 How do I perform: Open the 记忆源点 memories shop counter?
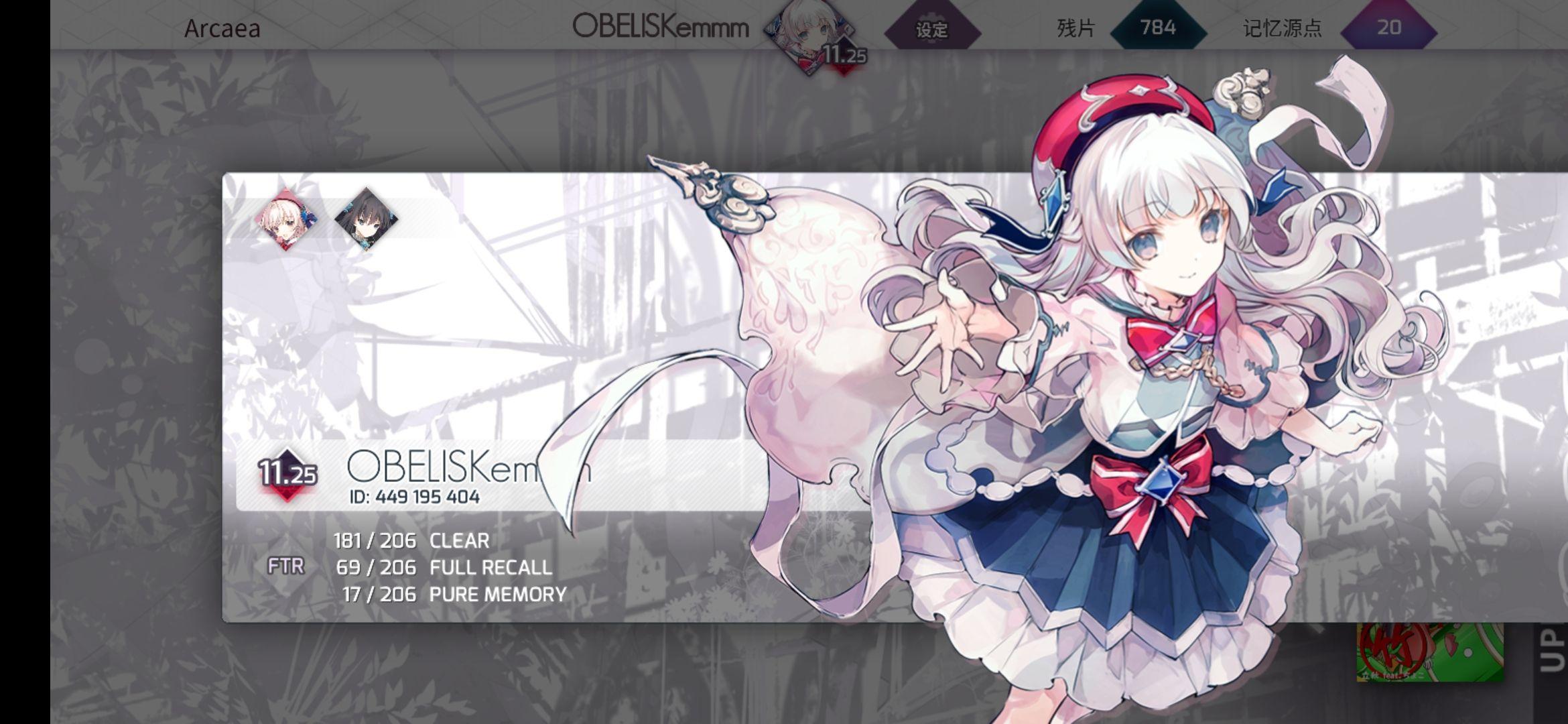1388,28
